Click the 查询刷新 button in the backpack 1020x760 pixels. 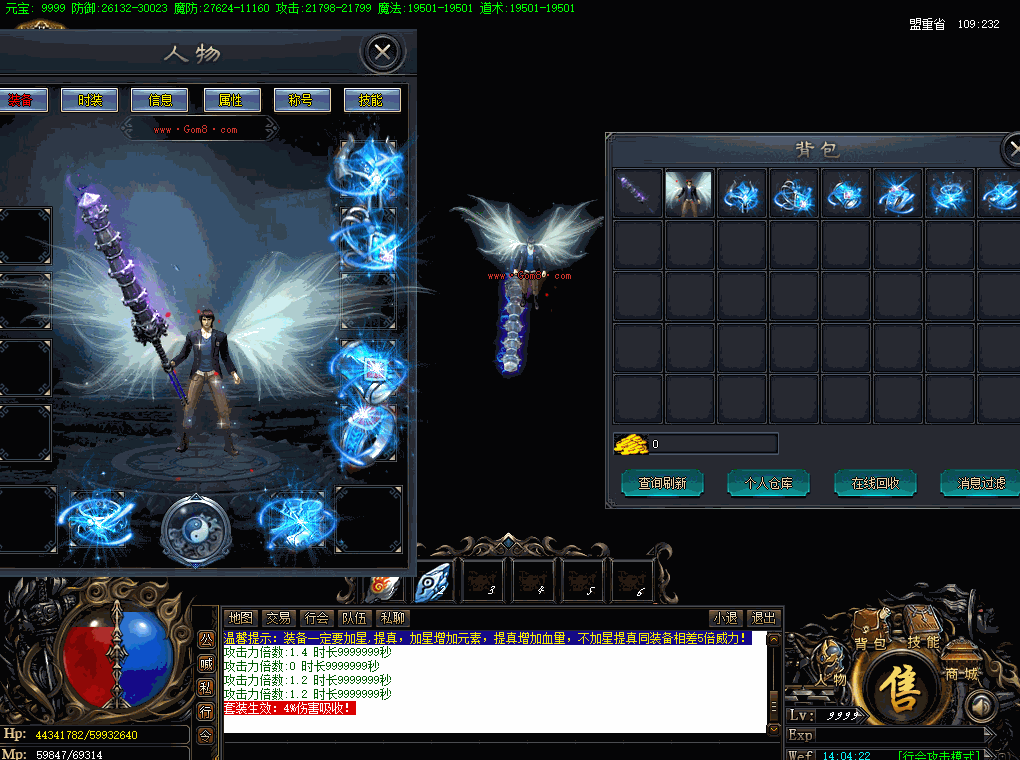662,483
